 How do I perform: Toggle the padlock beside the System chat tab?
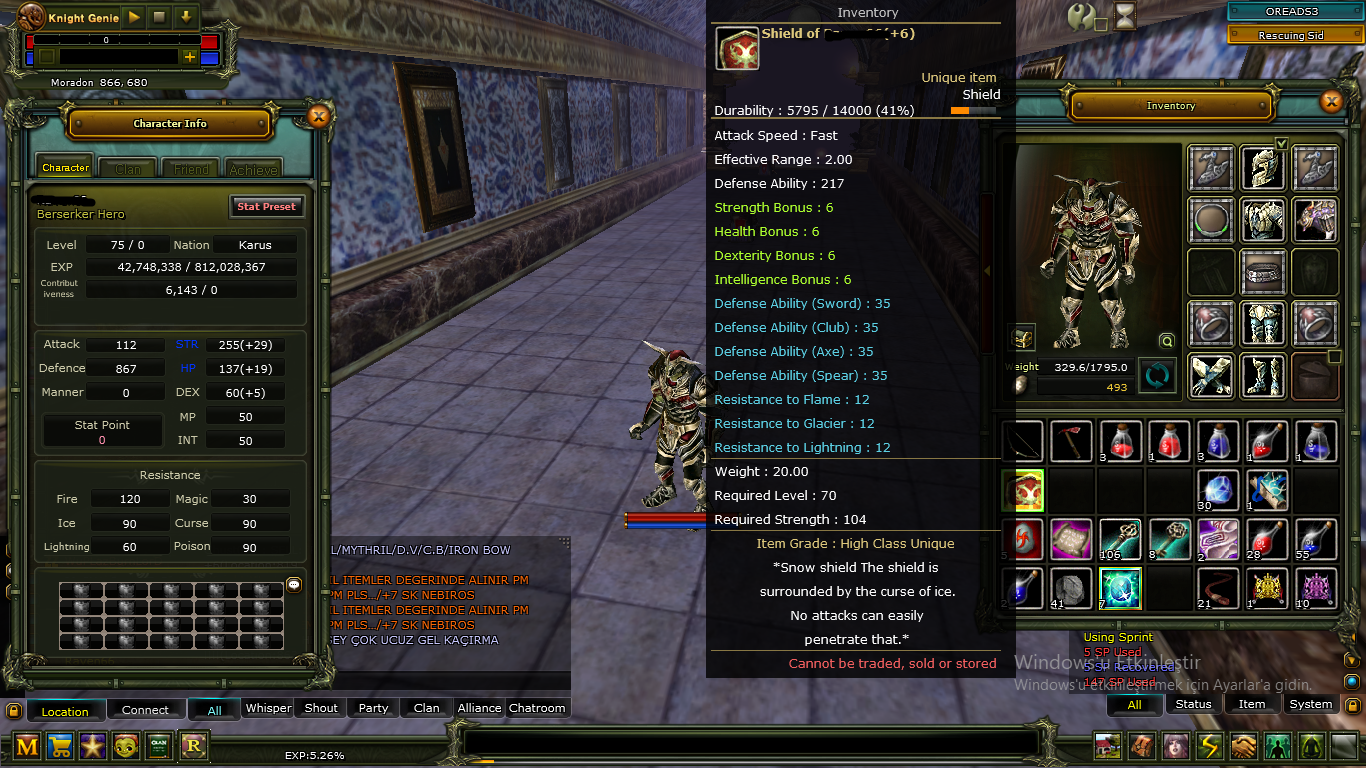(x=1355, y=704)
